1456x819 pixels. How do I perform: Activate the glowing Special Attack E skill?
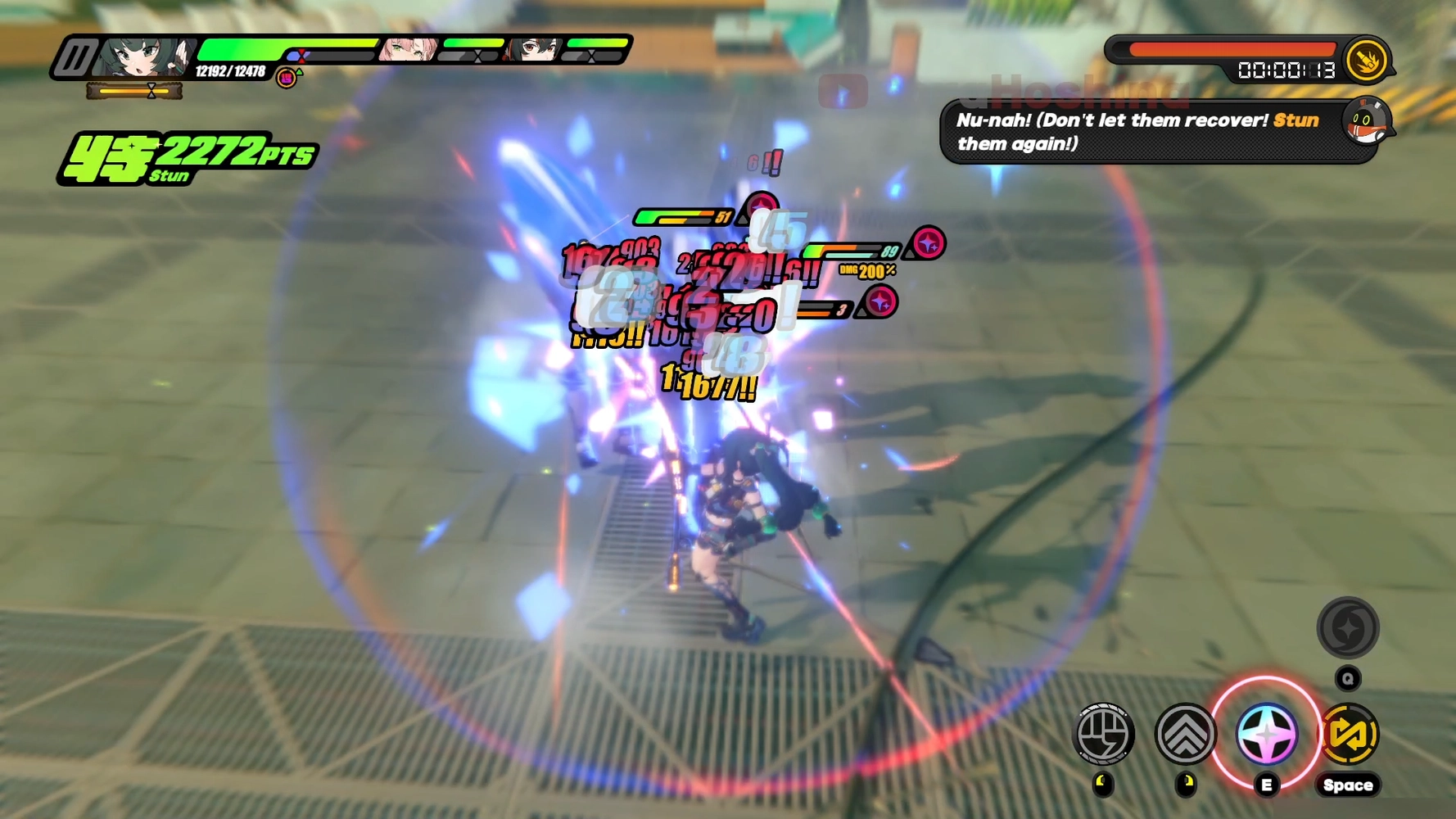pos(1266,735)
